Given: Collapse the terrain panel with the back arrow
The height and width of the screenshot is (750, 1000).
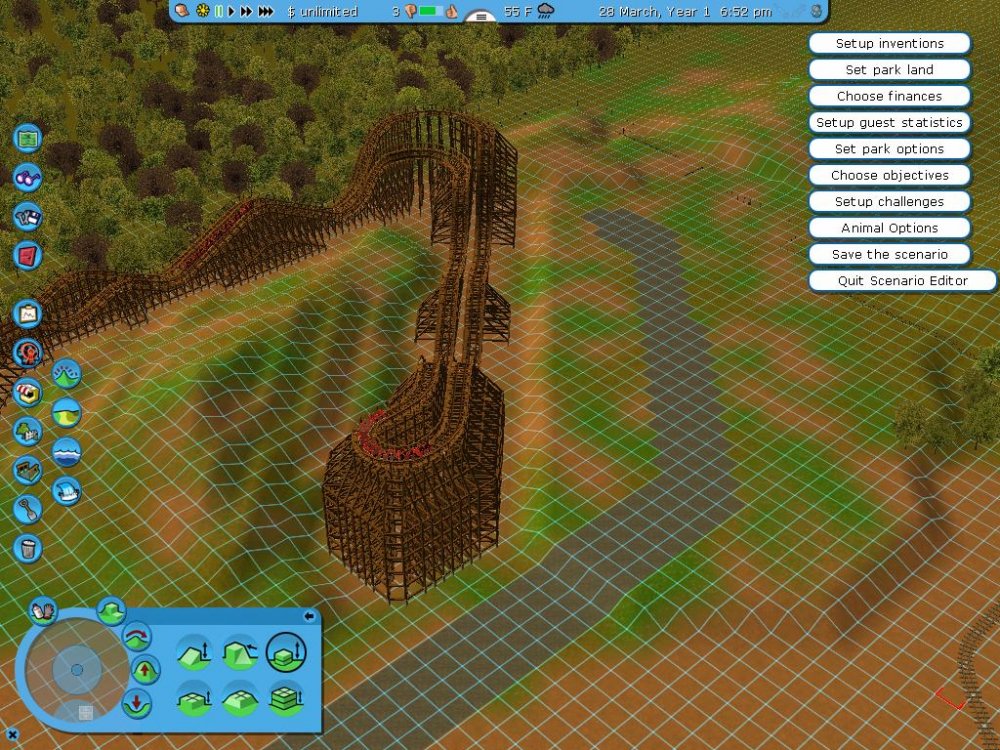Looking at the screenshot, I should 309,616.
